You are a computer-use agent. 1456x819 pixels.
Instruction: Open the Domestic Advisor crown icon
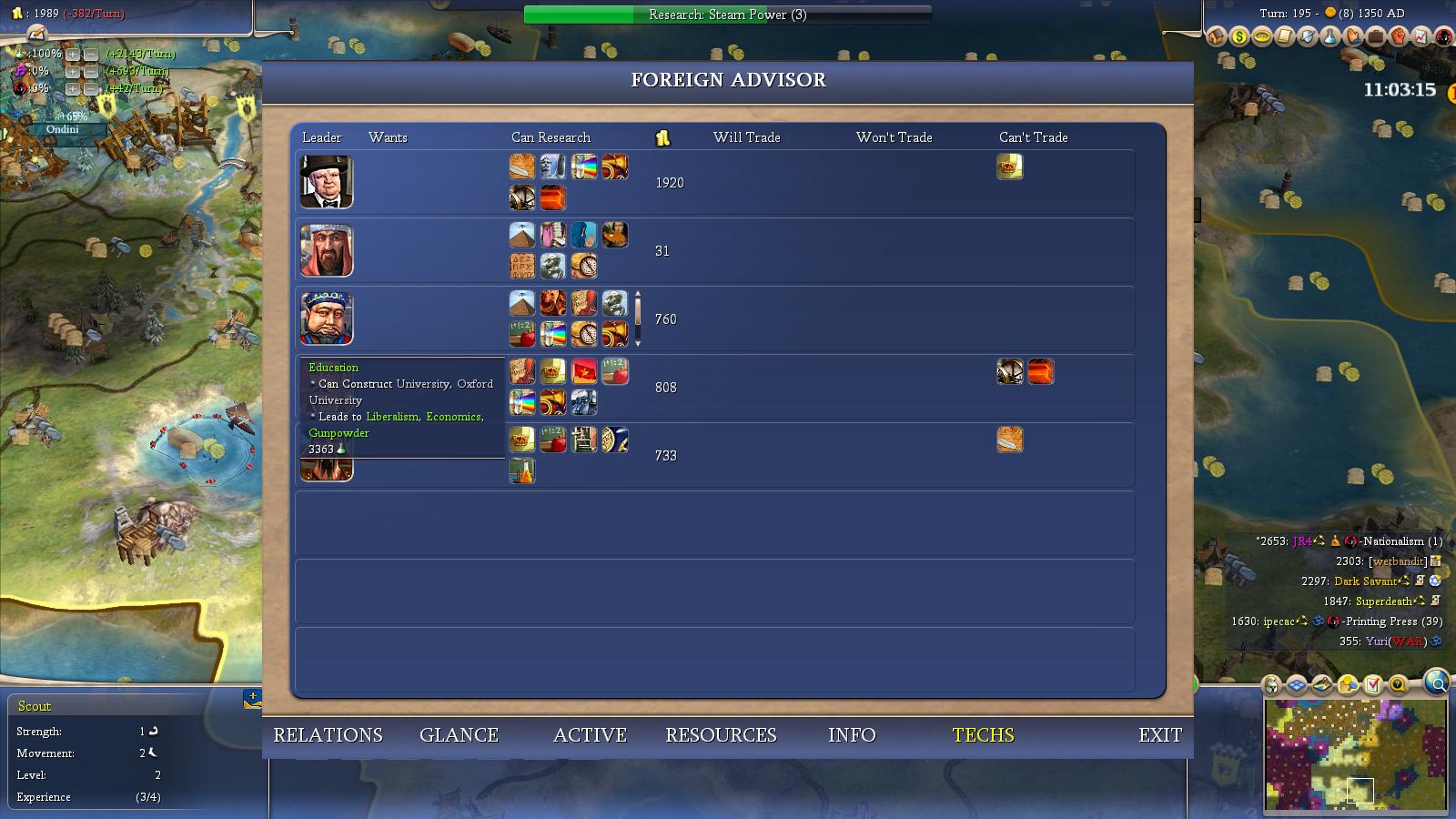click(x=1260, y=38)
